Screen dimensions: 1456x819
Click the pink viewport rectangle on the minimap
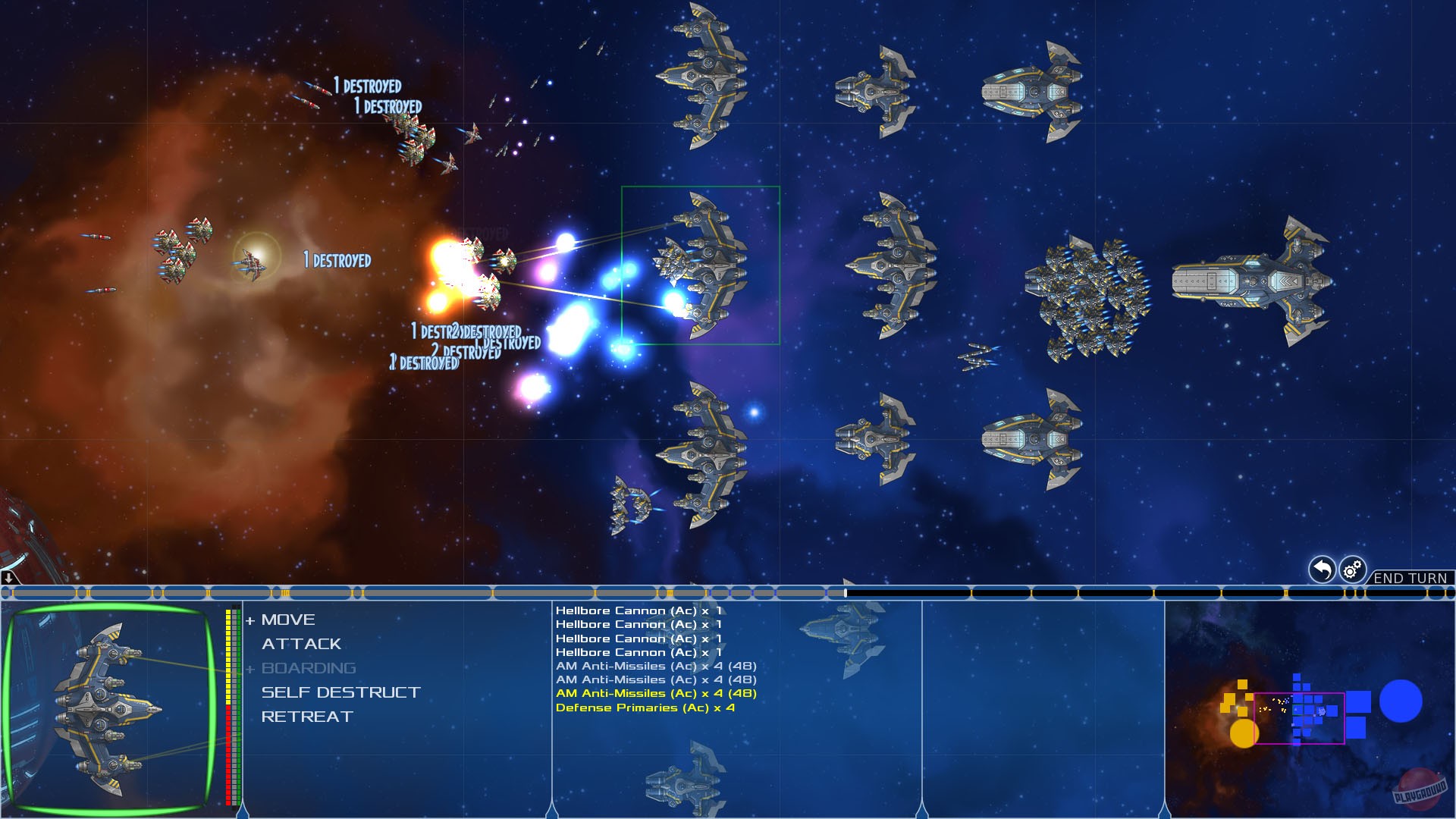tap(1301, 717)
